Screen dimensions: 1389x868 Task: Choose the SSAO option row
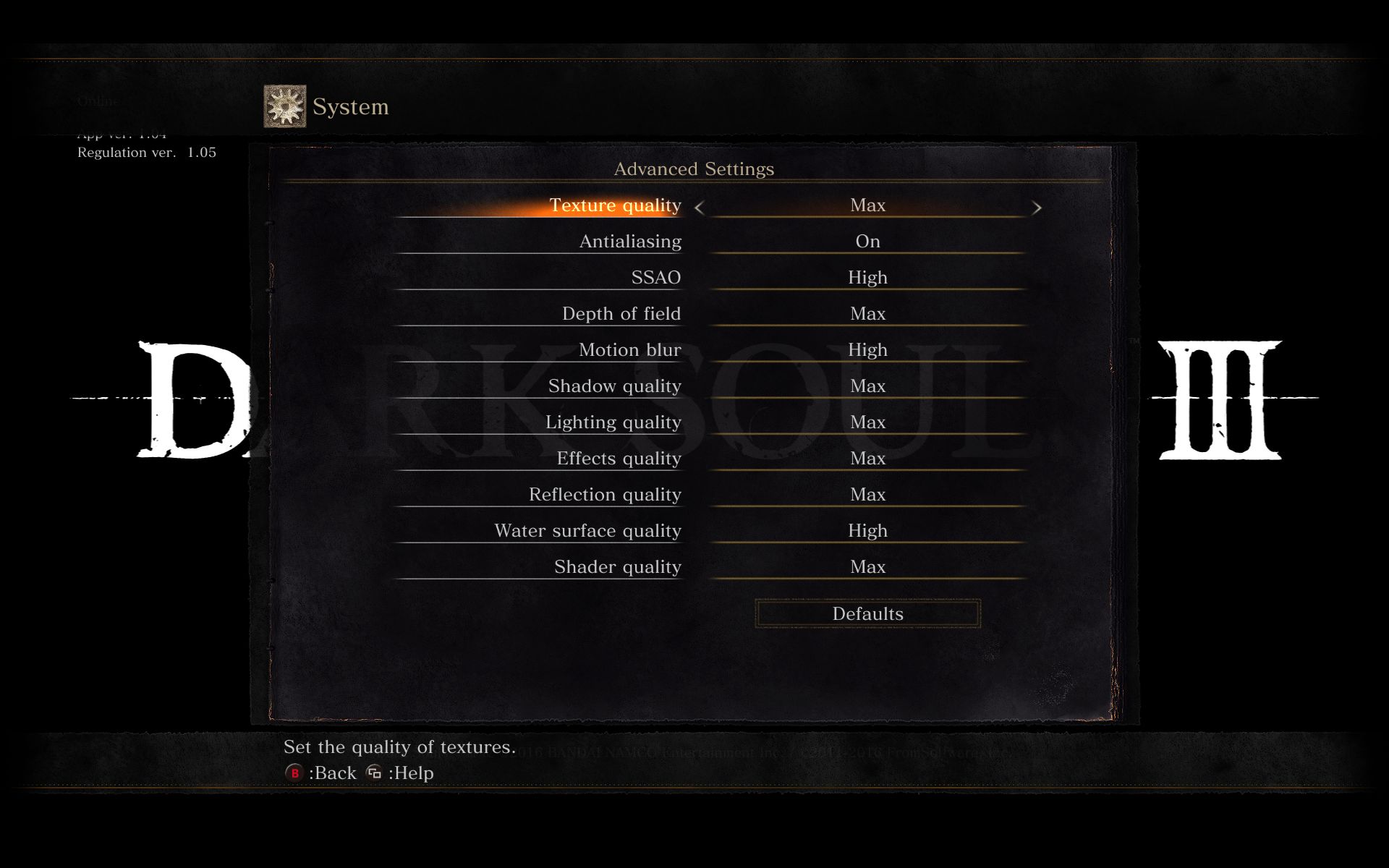pyautogui.click(x=655, y=278)
